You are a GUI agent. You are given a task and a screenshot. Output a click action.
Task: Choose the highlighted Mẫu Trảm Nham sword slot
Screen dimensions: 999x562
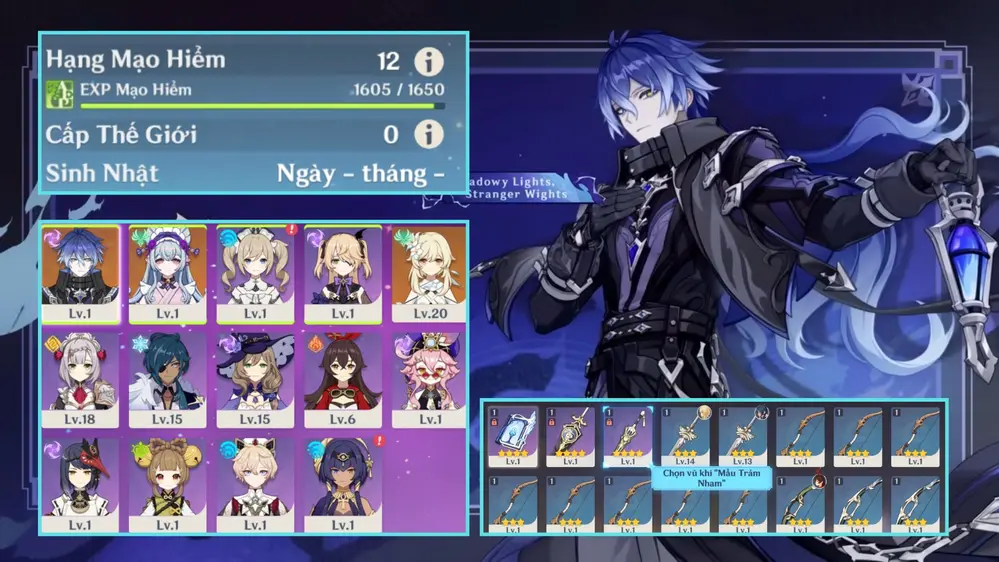point(628,436)
